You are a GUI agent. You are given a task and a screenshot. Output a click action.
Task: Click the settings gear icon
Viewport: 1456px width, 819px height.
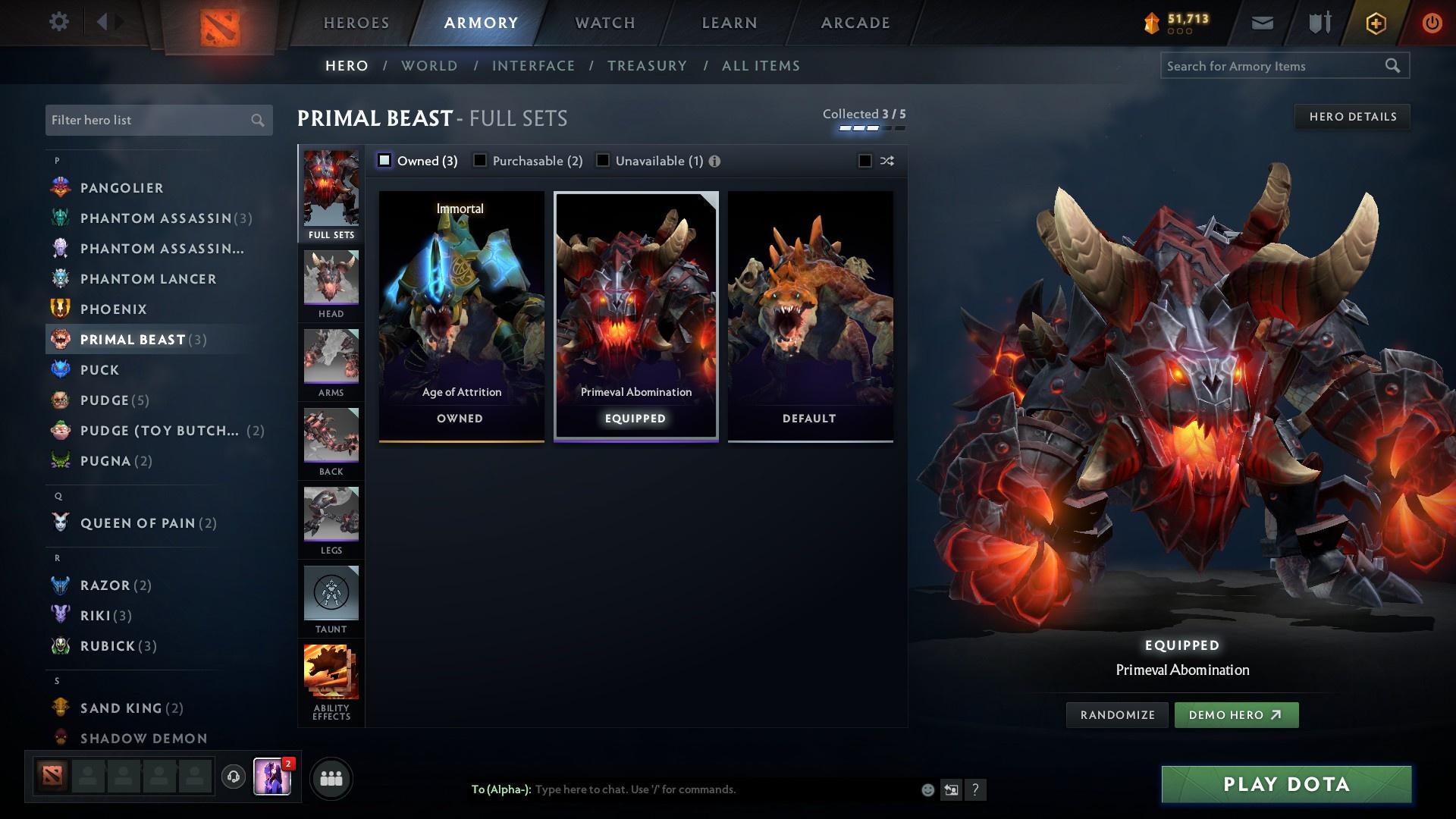coord(58,23)
